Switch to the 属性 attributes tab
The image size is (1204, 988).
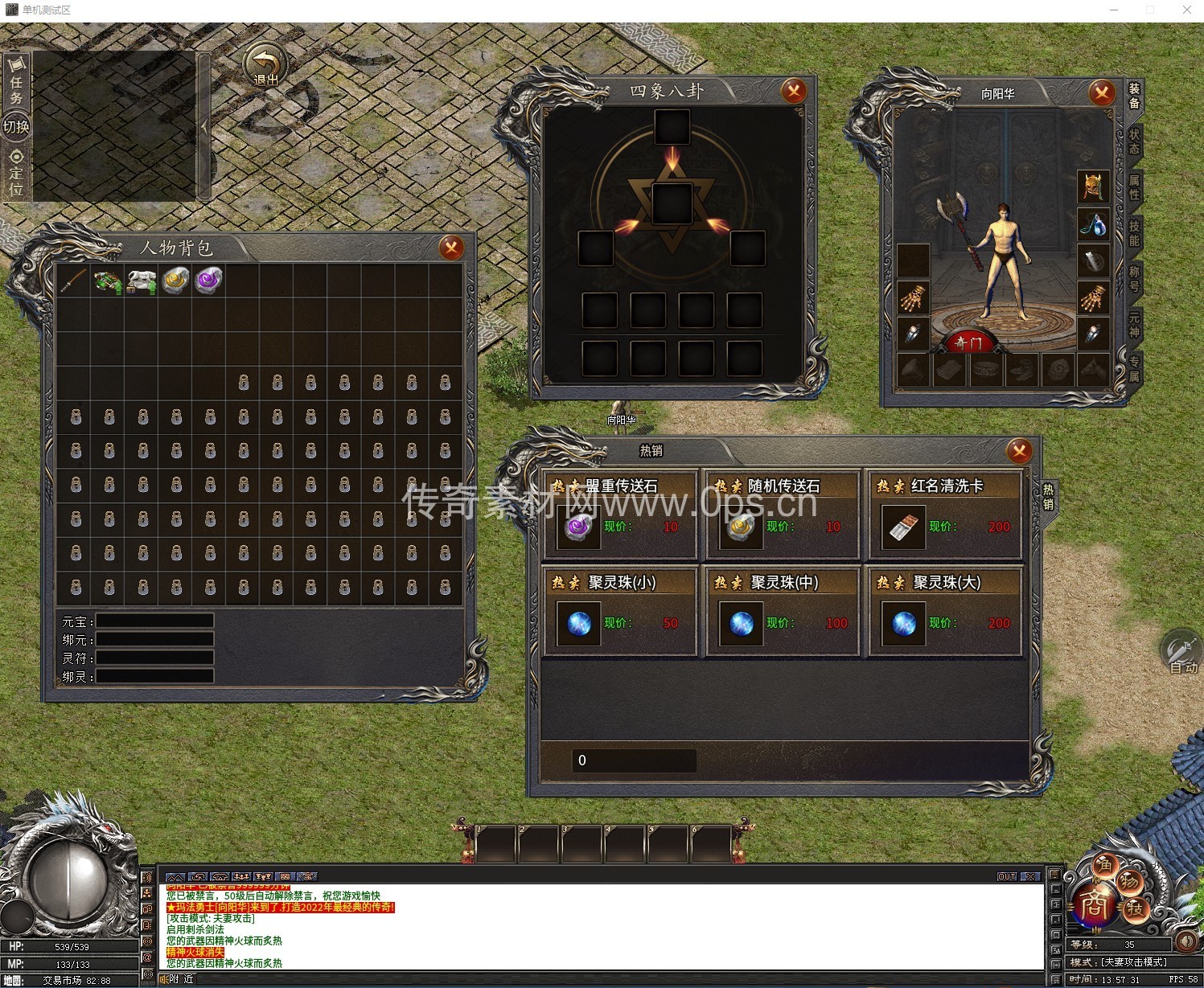(x=1134, y=187)
